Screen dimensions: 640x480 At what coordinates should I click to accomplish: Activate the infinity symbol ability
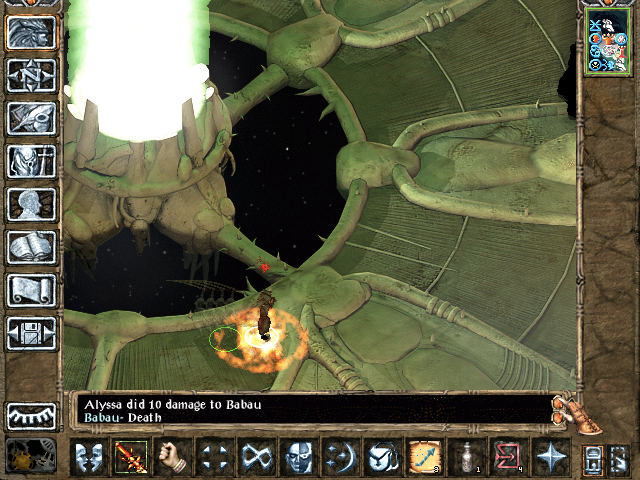pos(255,457)
